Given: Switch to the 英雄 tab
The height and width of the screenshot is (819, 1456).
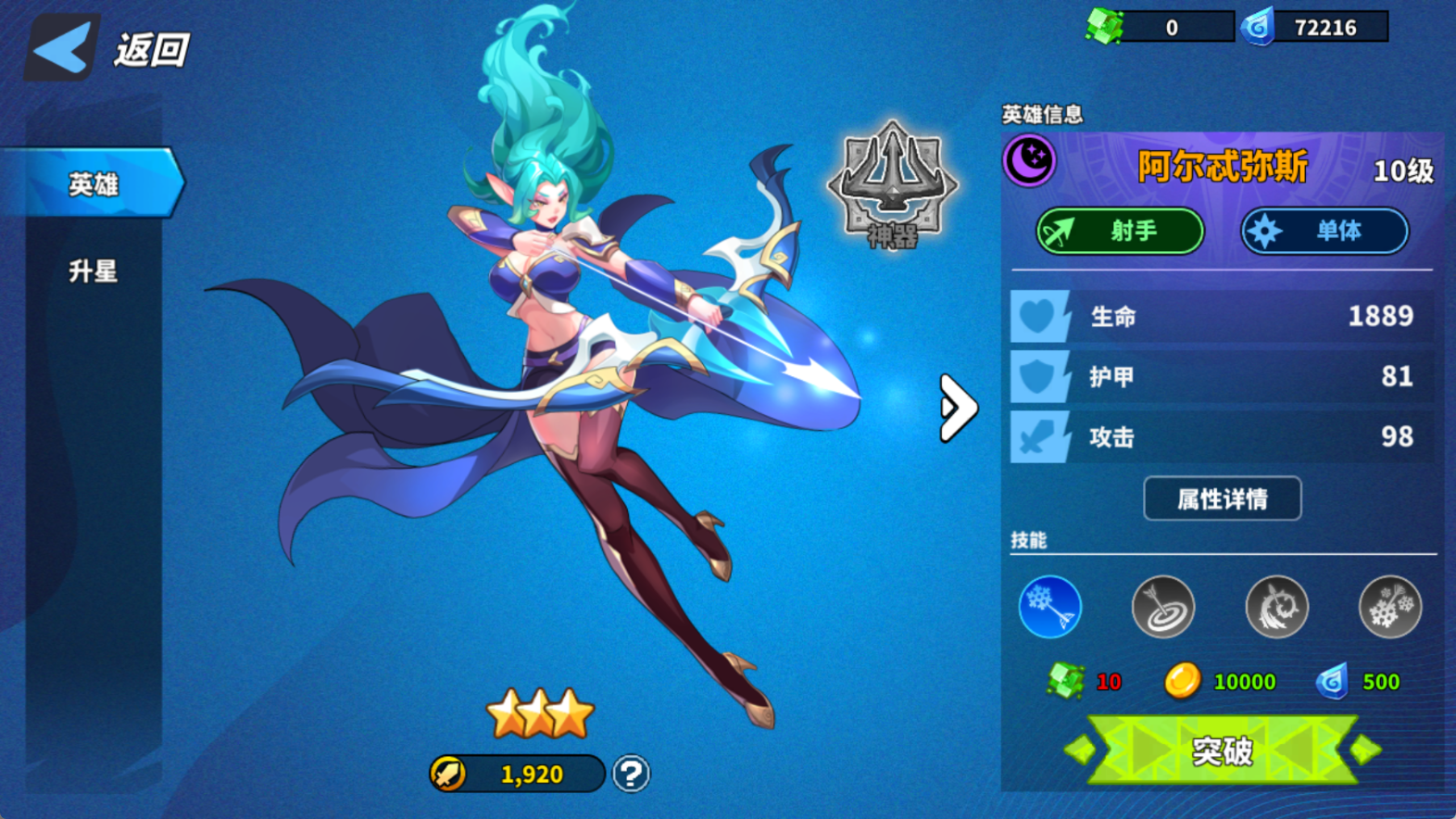Looking at the screenshot, I should 93,184.
